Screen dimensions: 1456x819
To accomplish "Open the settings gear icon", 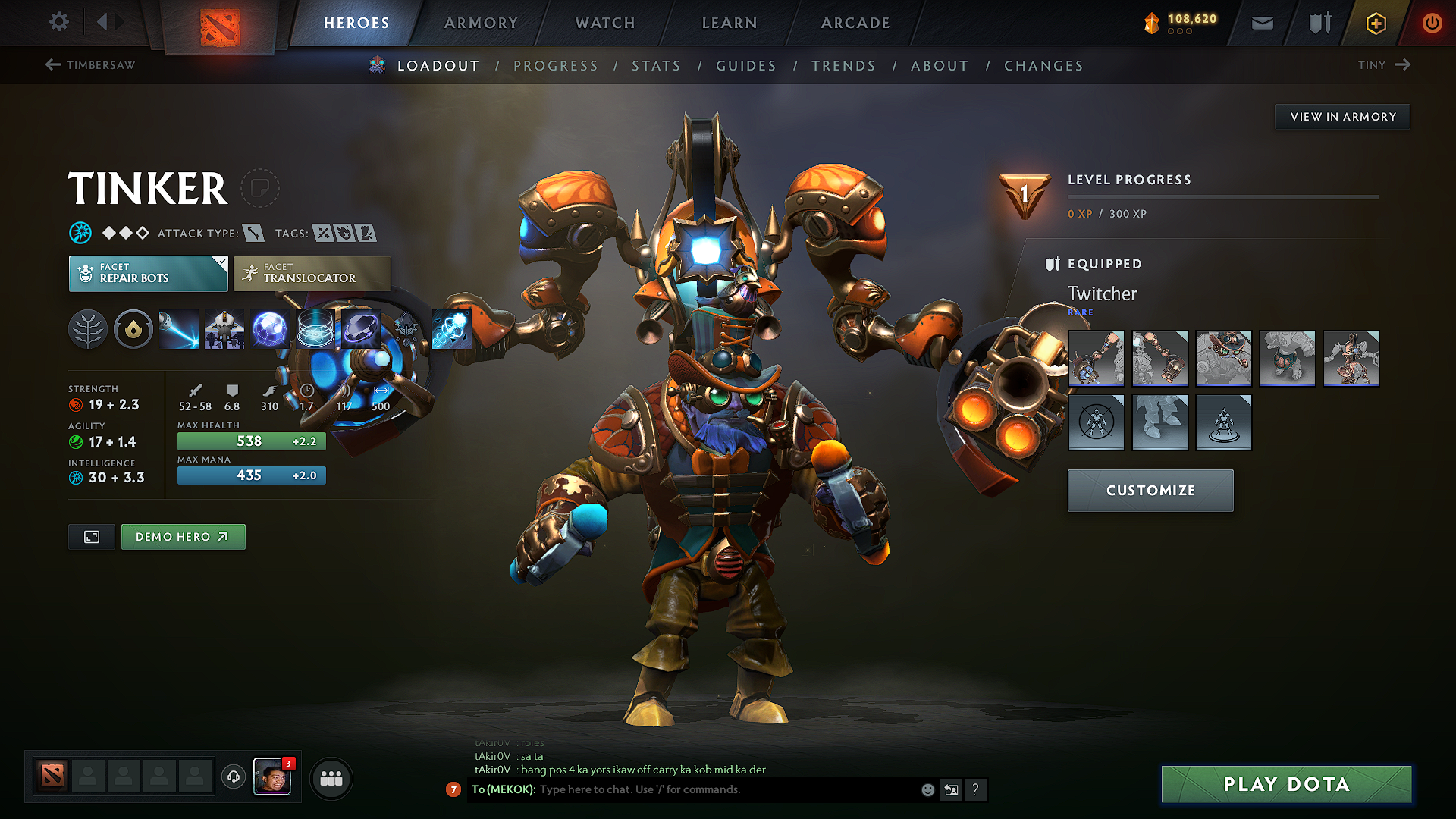I will click(58, 22).
